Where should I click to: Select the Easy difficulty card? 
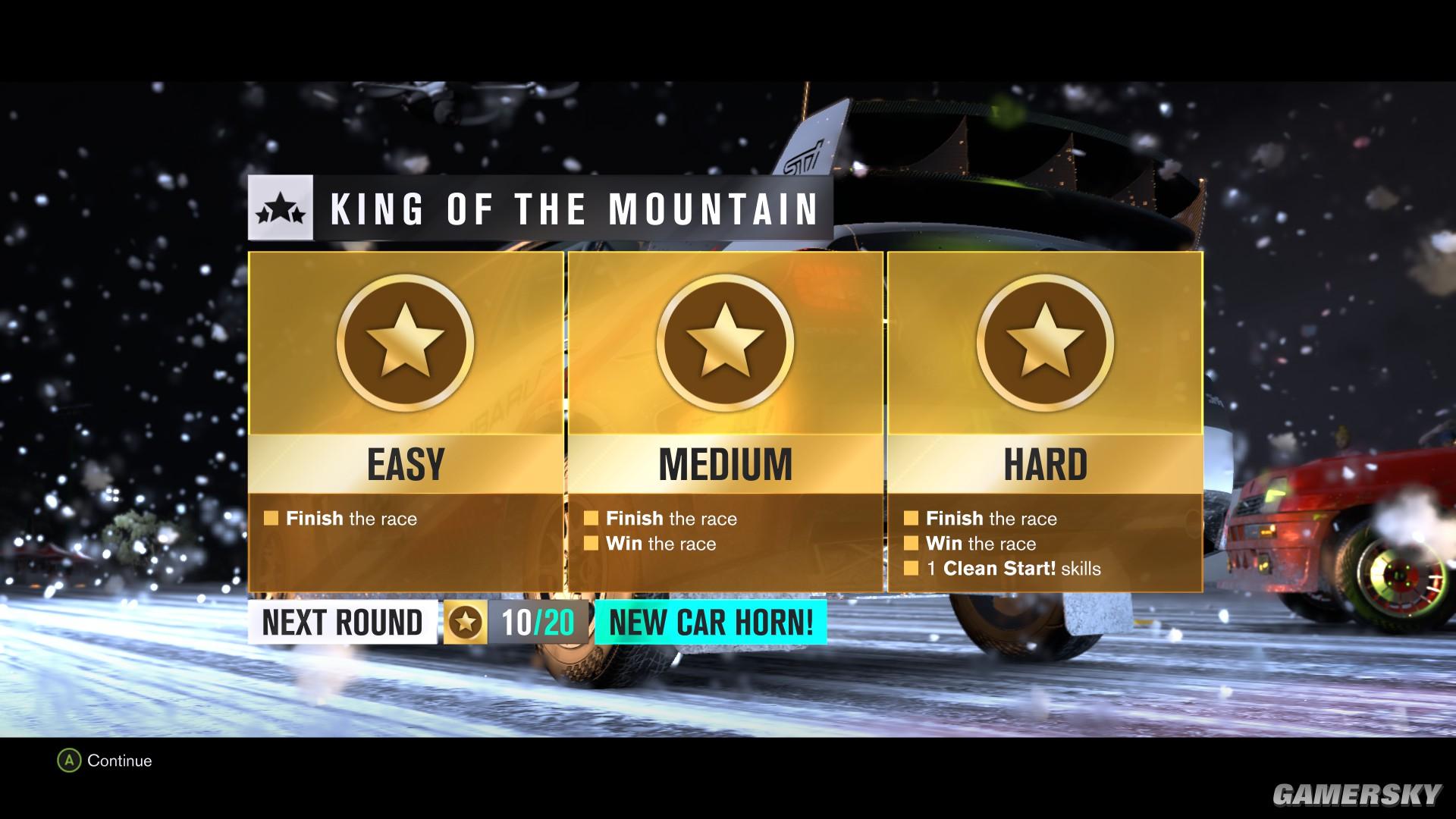406,421
